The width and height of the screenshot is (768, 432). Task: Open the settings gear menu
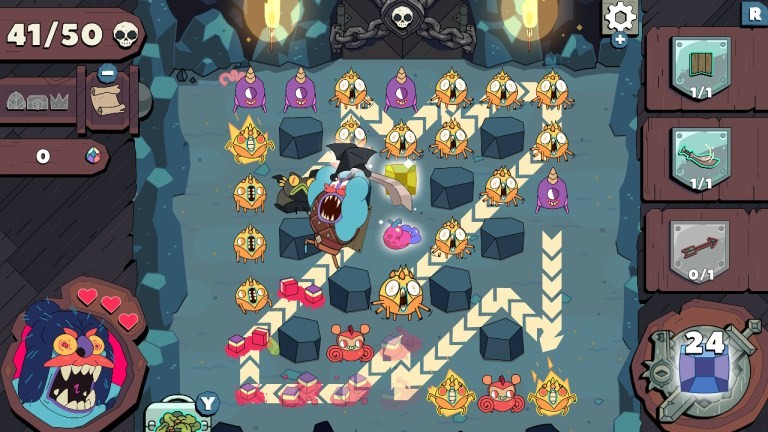[621, 17]
